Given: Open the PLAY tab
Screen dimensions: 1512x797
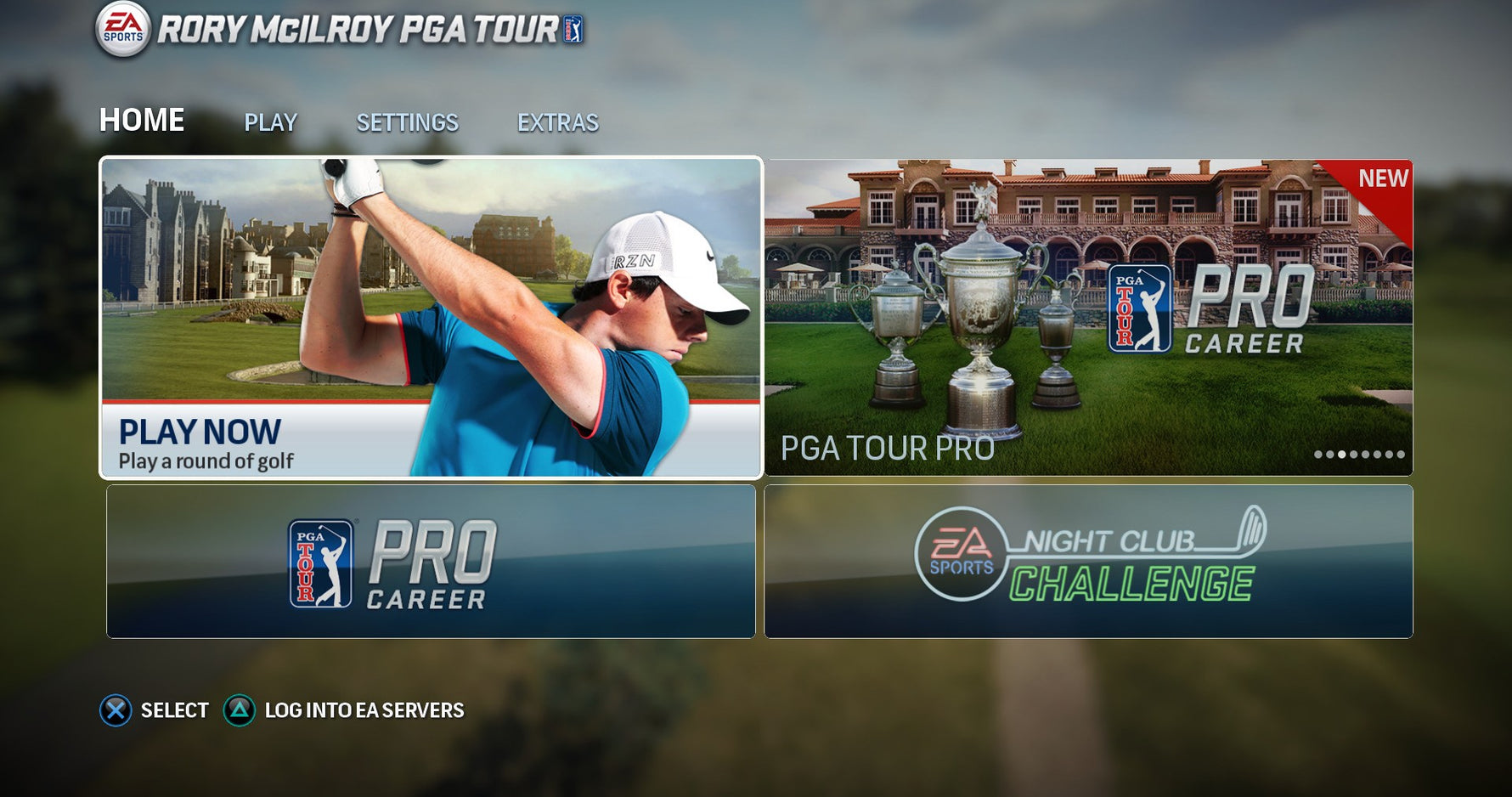Looking at the screenshot, I should tap(270, 123).
